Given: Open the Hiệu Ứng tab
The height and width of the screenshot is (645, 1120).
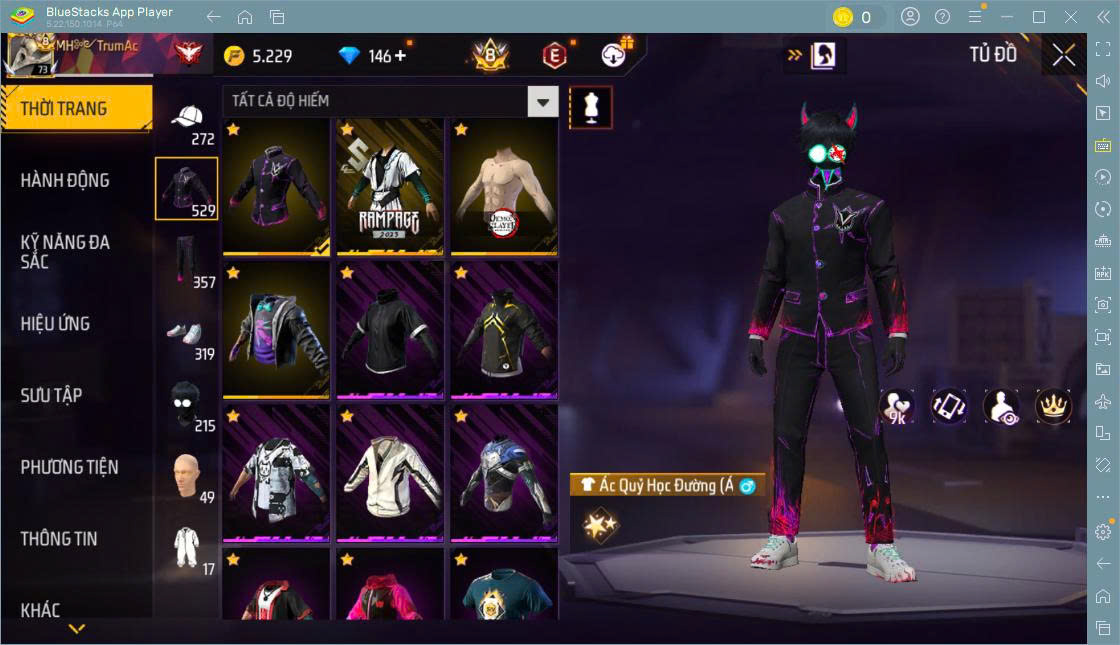Looking at the screenshot, I should 56,324.
